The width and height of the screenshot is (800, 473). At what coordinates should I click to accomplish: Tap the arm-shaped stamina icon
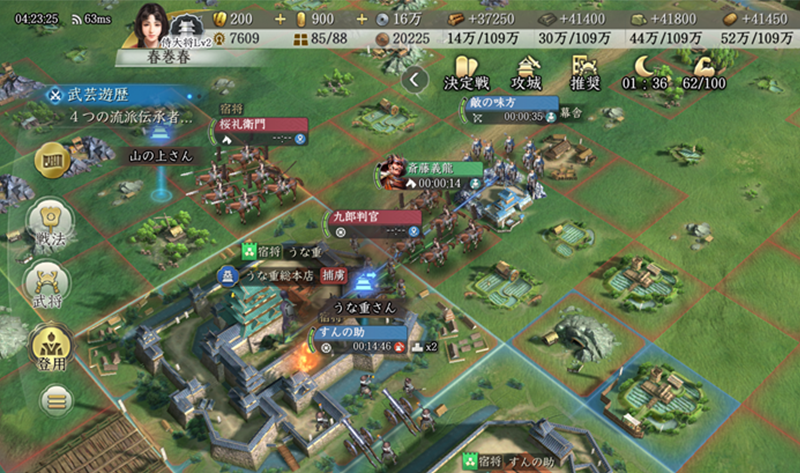pos(700,71)
